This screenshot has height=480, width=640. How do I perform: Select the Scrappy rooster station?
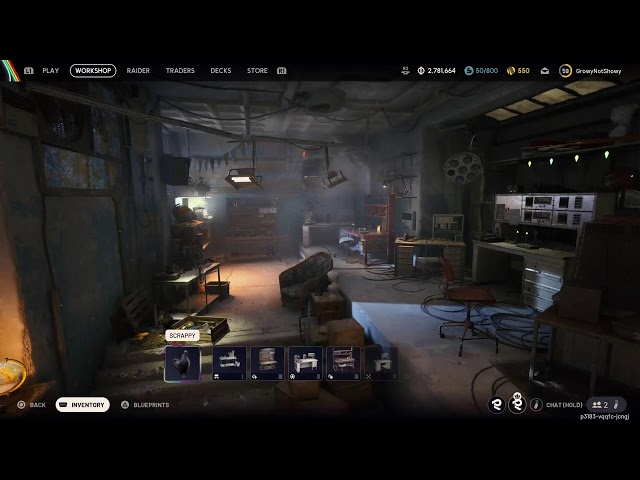[182, 362]
